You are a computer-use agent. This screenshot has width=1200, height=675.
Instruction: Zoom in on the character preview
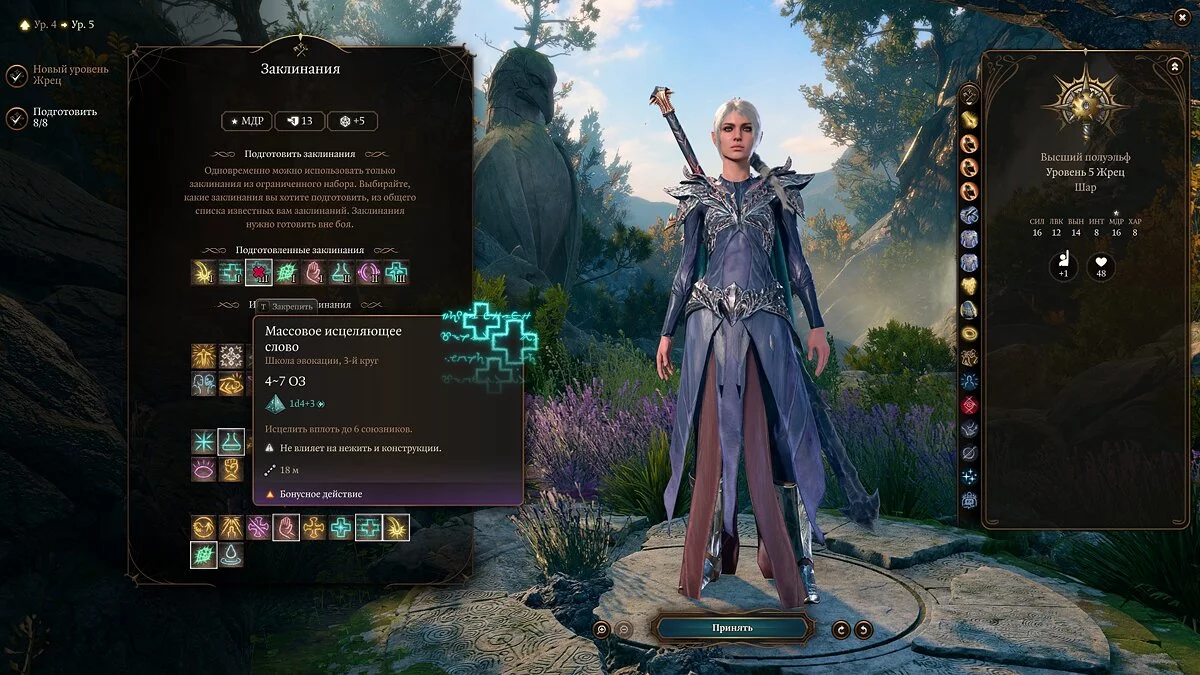pos(601,629)
